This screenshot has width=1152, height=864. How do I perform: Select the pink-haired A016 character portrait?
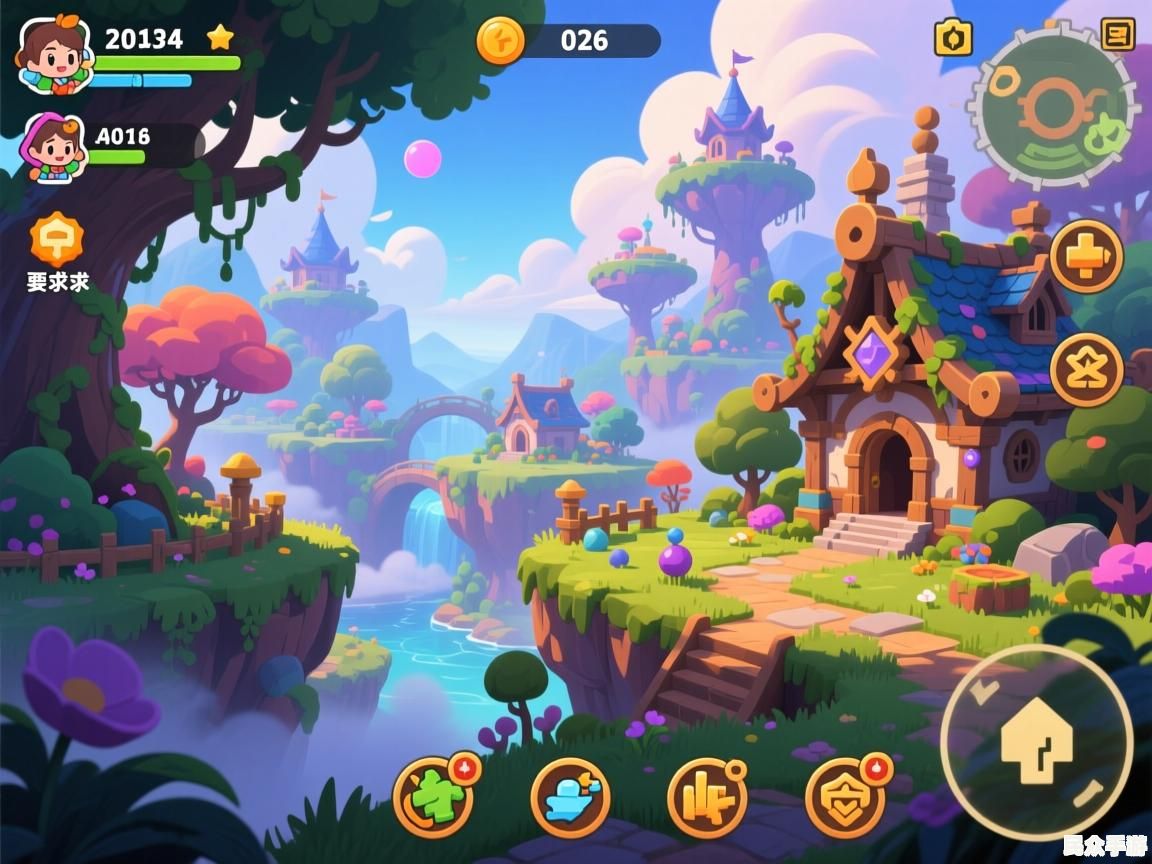click(x=57, y=148)
